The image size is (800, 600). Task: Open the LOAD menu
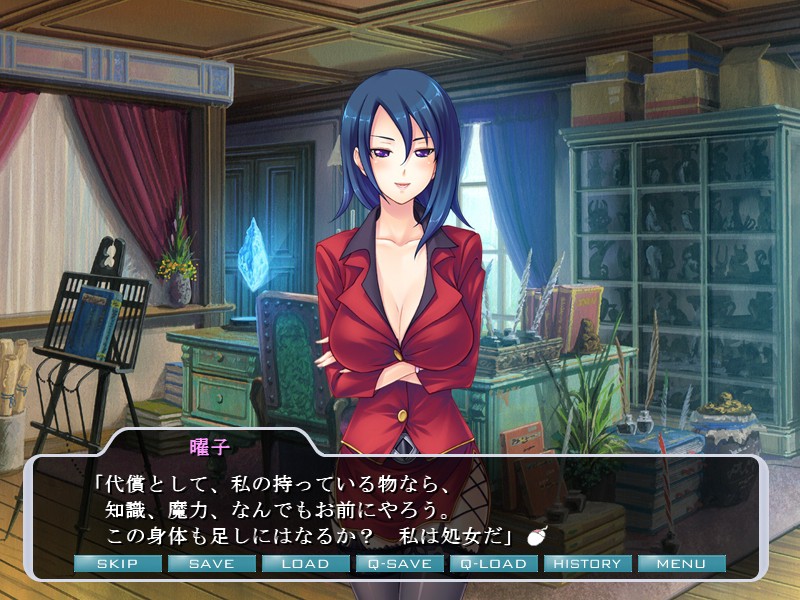(305, 564)
